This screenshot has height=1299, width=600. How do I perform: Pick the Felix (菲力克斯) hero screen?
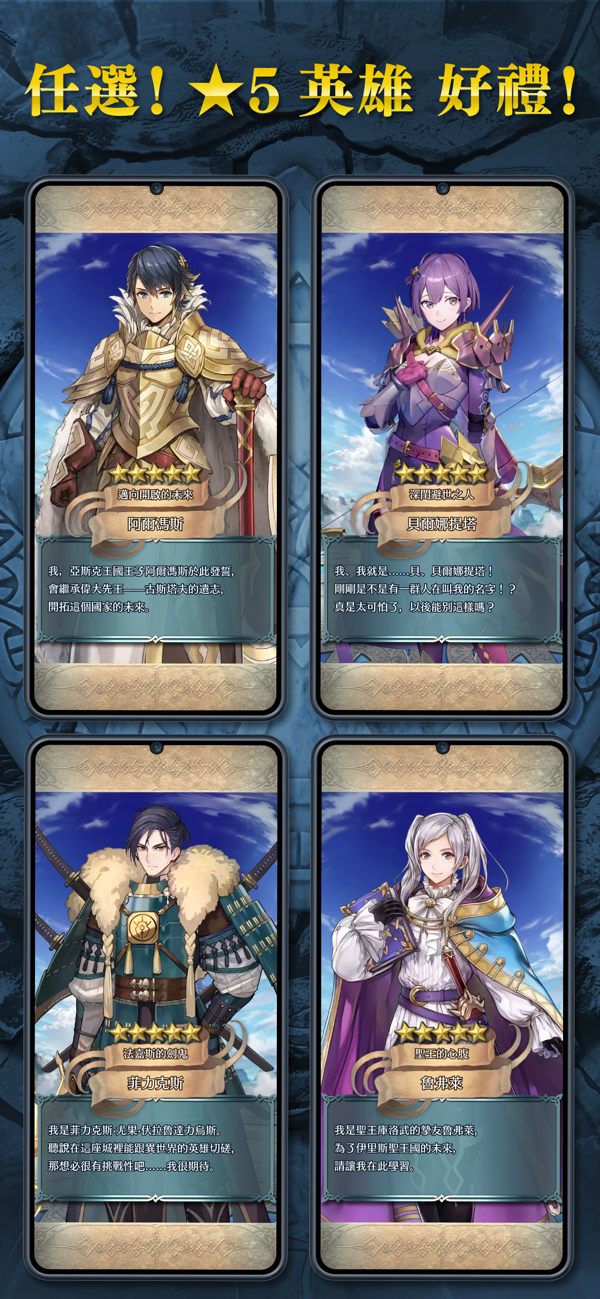(x=155, y=1008)
